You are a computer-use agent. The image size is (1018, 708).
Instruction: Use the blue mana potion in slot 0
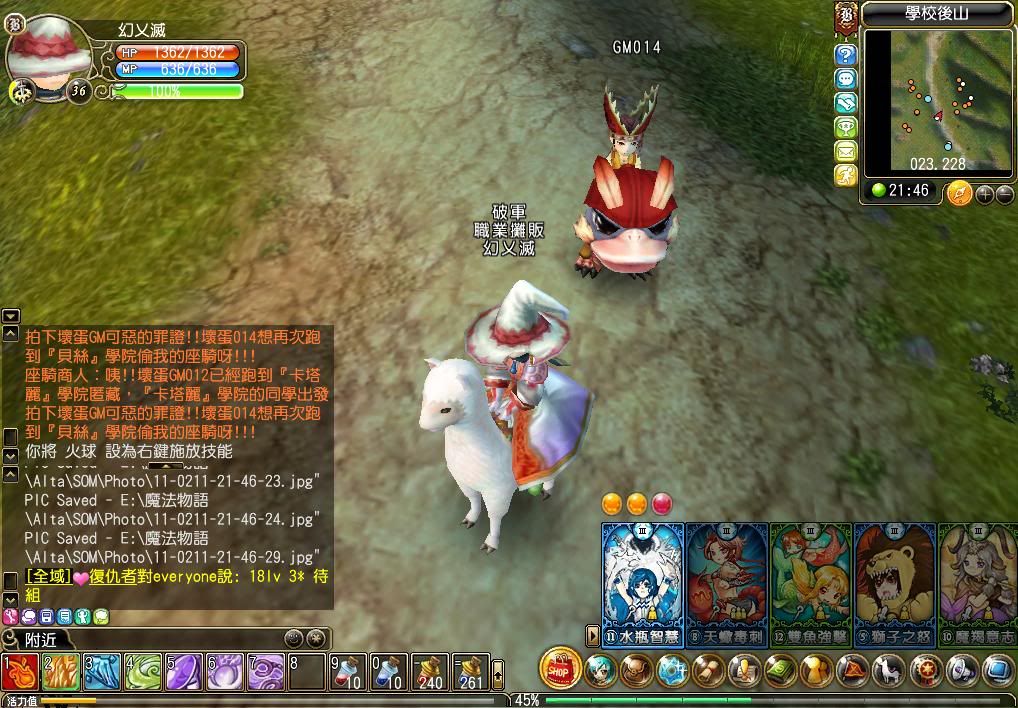click(x=387, y=672)
